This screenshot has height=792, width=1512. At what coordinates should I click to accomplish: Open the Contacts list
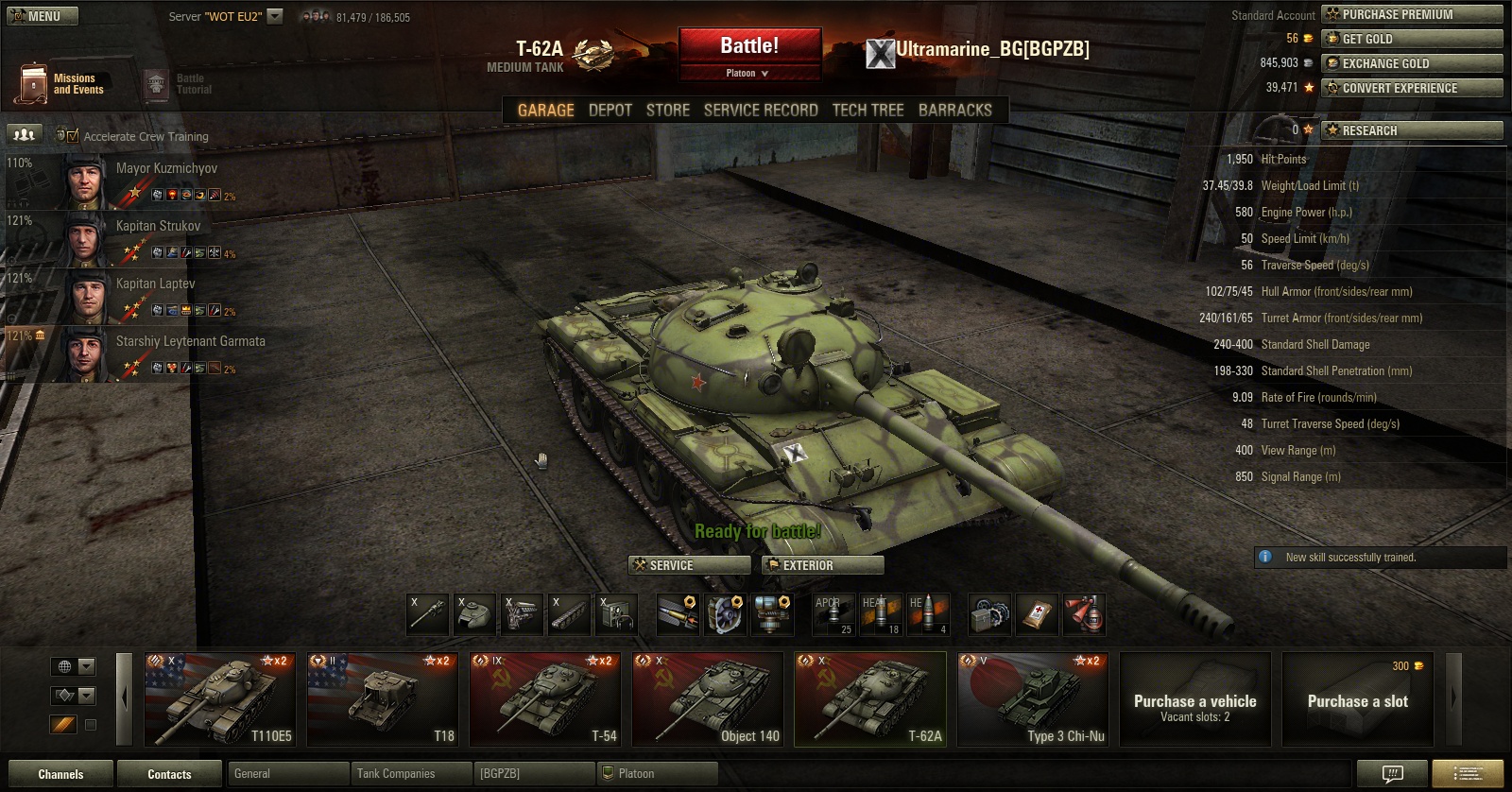coord(169,774)
